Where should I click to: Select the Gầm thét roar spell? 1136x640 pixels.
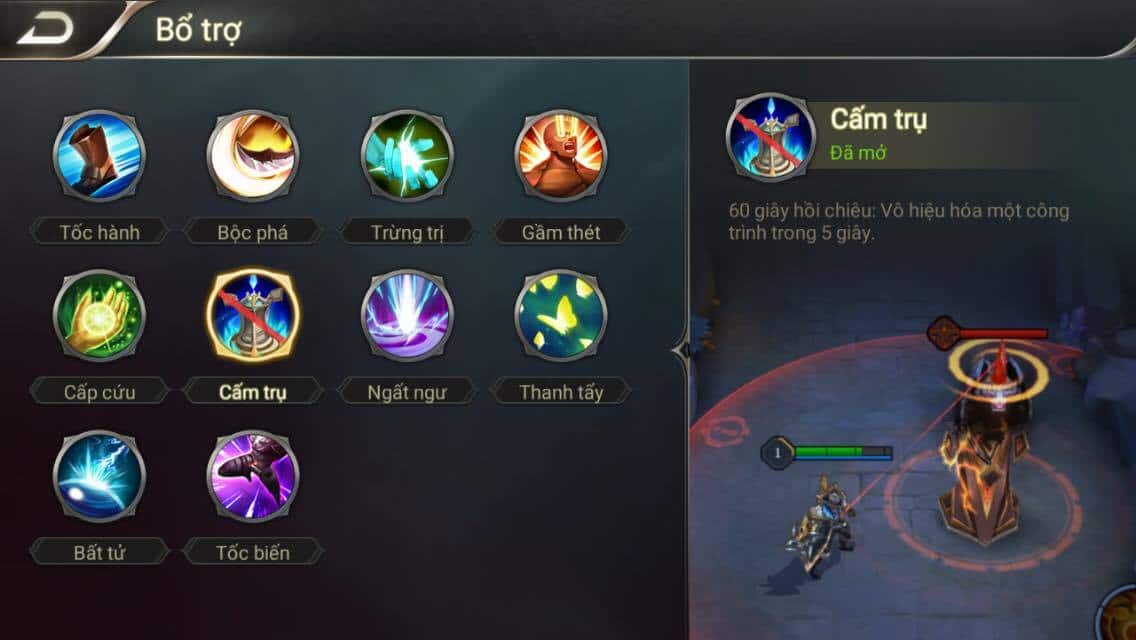click(561, 156)
